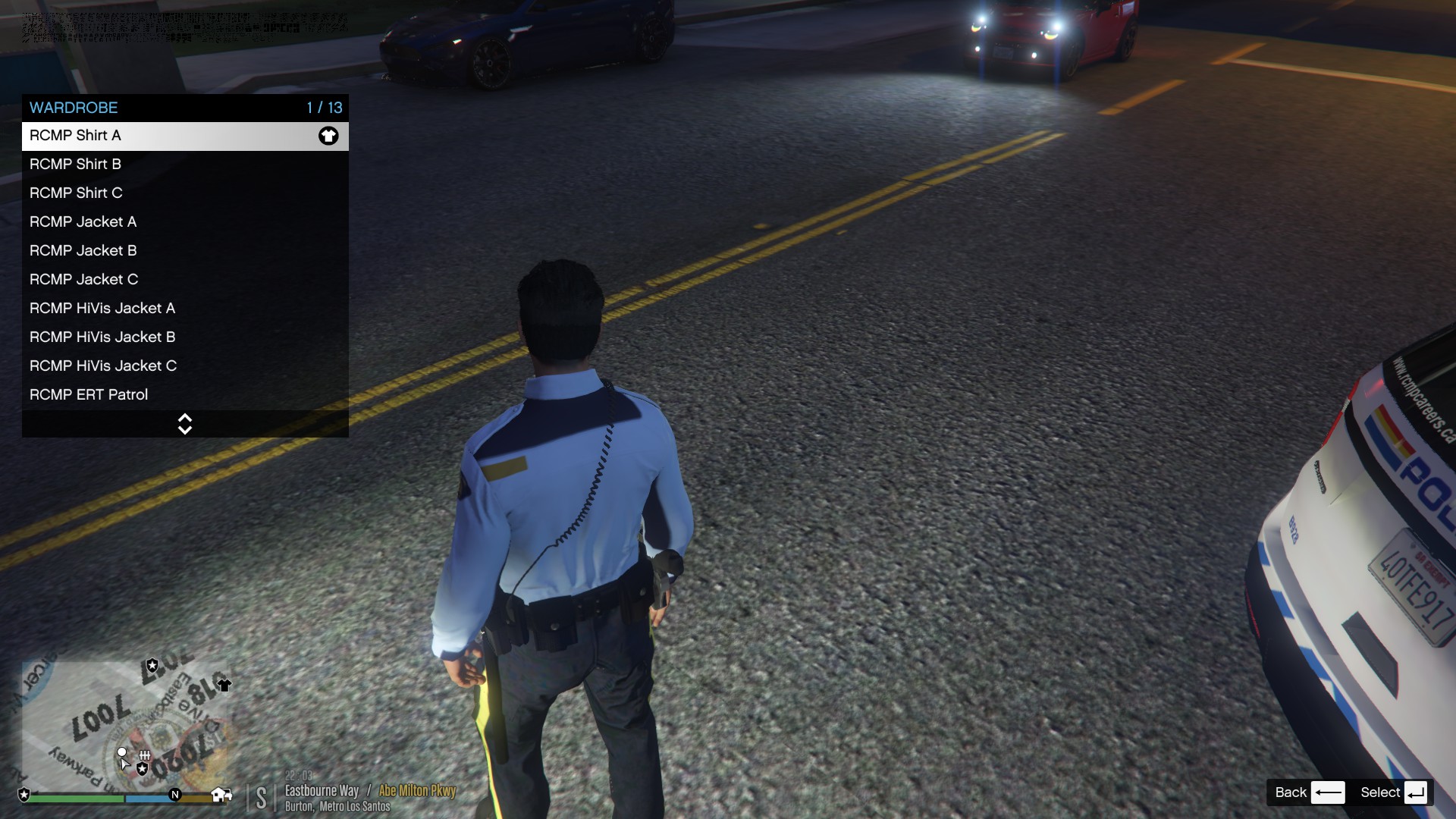Click the garage blip beside the minimap
1456x819 pixels.
tap(221, 794)
